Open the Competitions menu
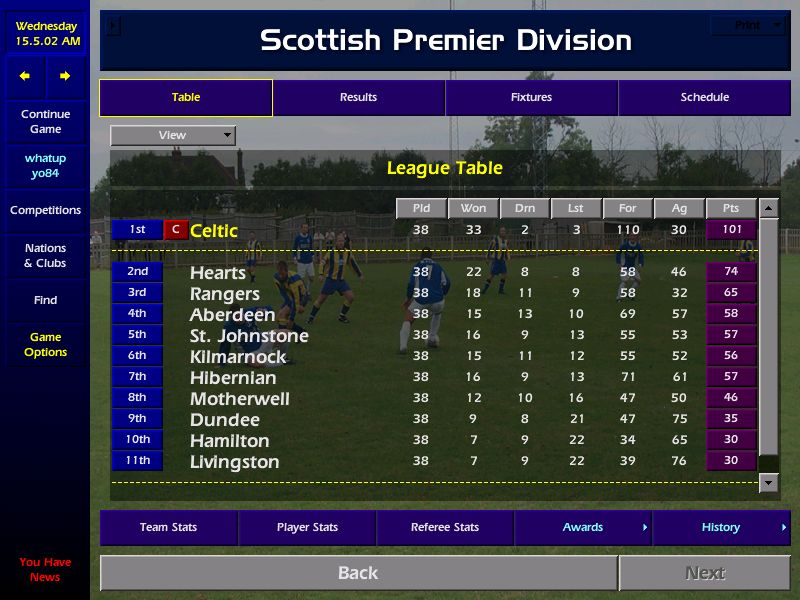 [x=45, y=210]
